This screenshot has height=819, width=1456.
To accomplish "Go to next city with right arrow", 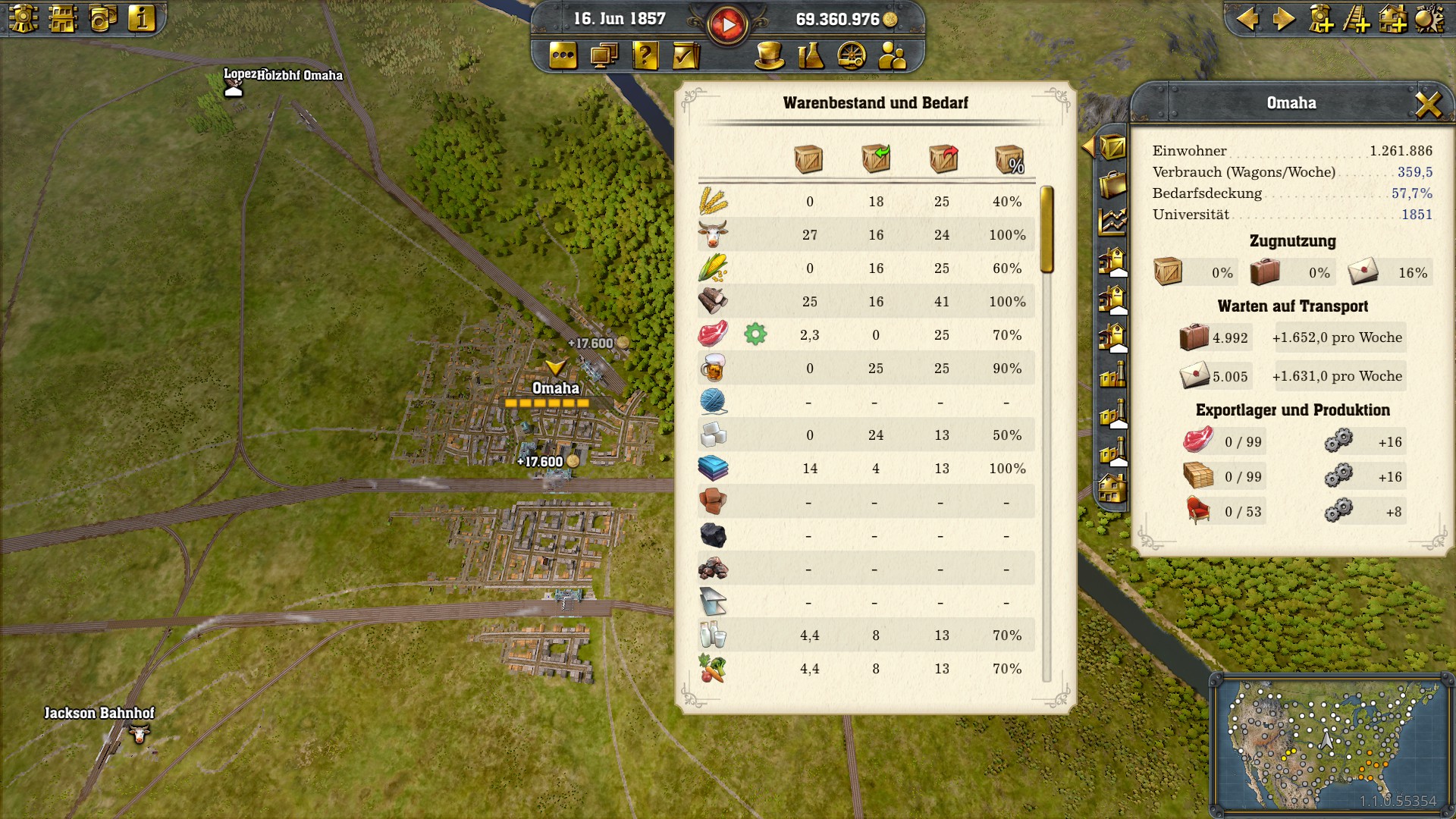I will 1283,18.
